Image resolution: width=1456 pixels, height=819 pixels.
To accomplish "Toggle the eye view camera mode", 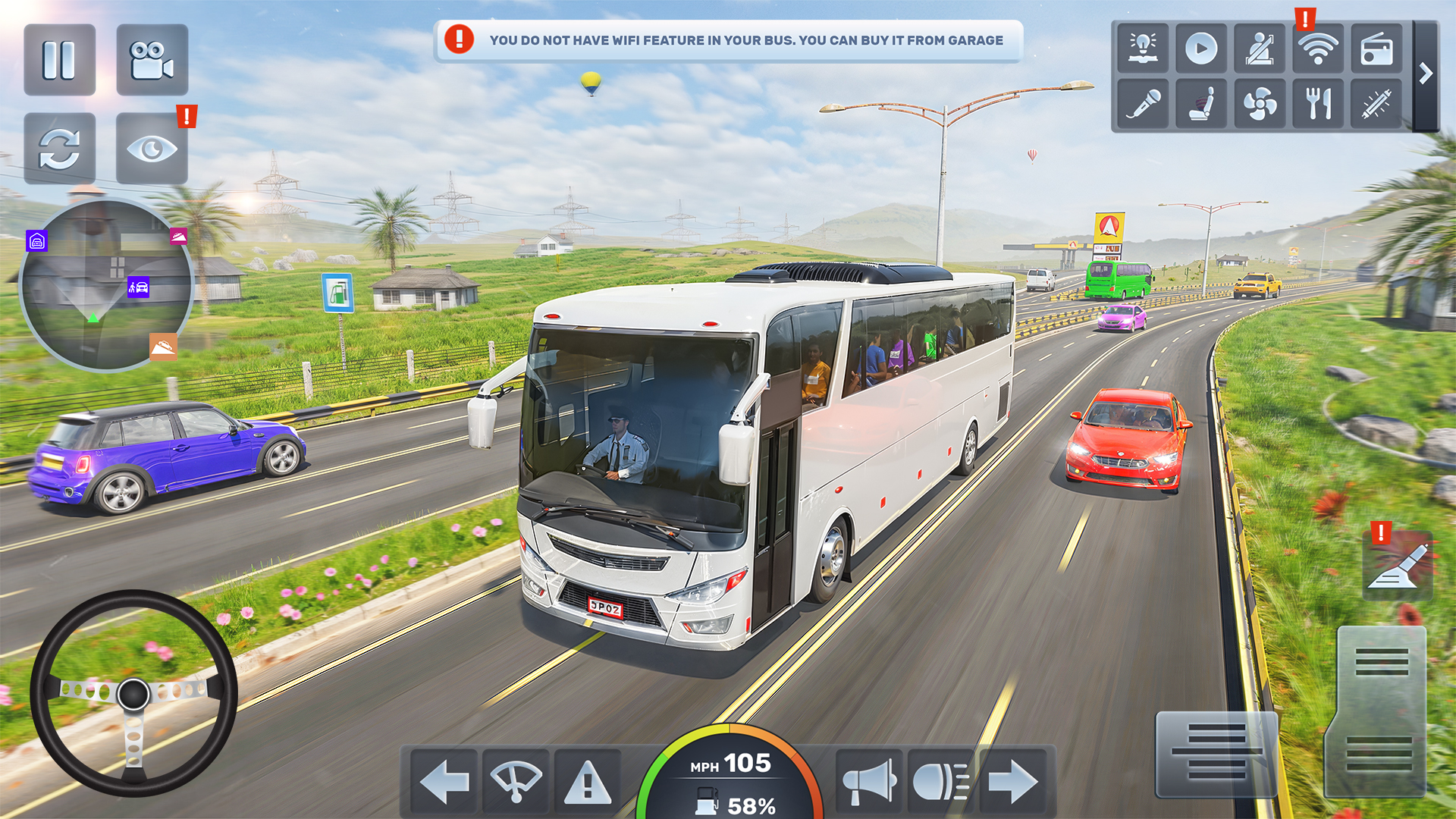I will (x=152, y=148).
